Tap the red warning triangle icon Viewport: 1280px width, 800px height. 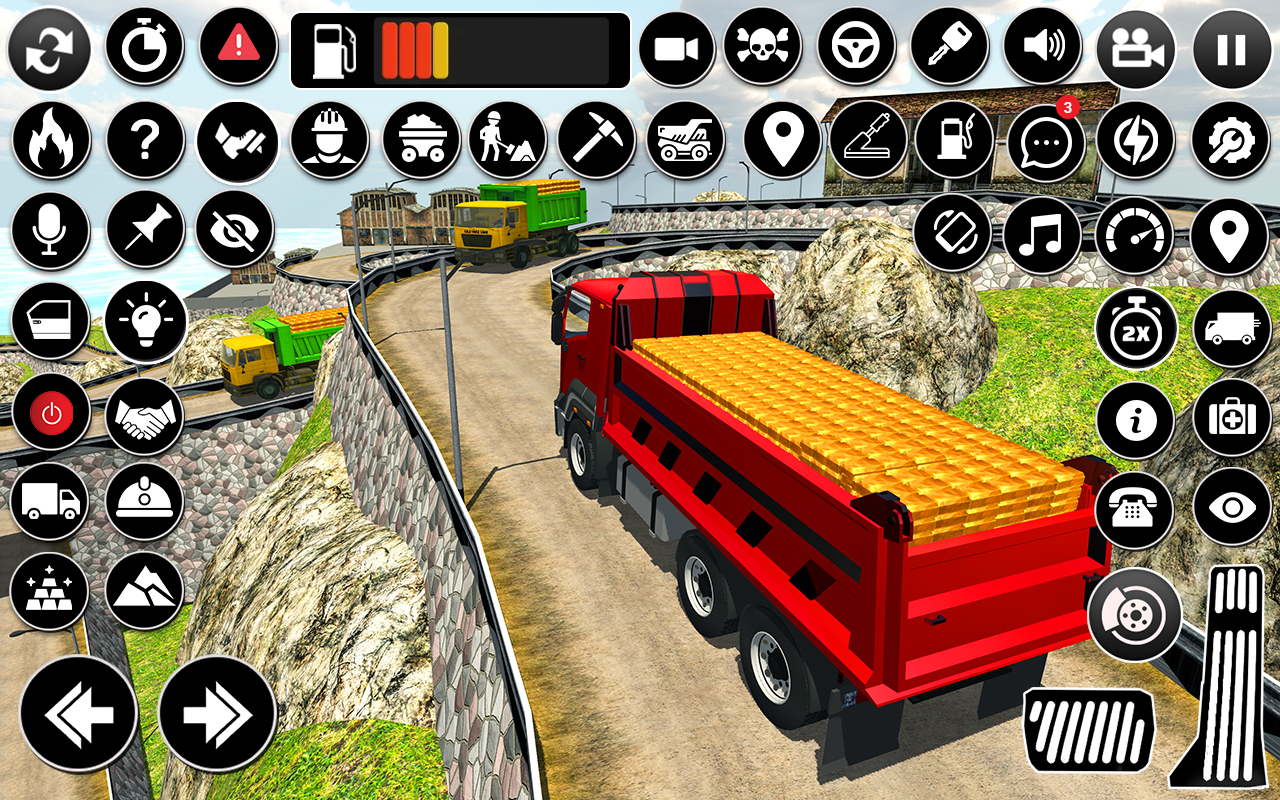pos(238,45)
